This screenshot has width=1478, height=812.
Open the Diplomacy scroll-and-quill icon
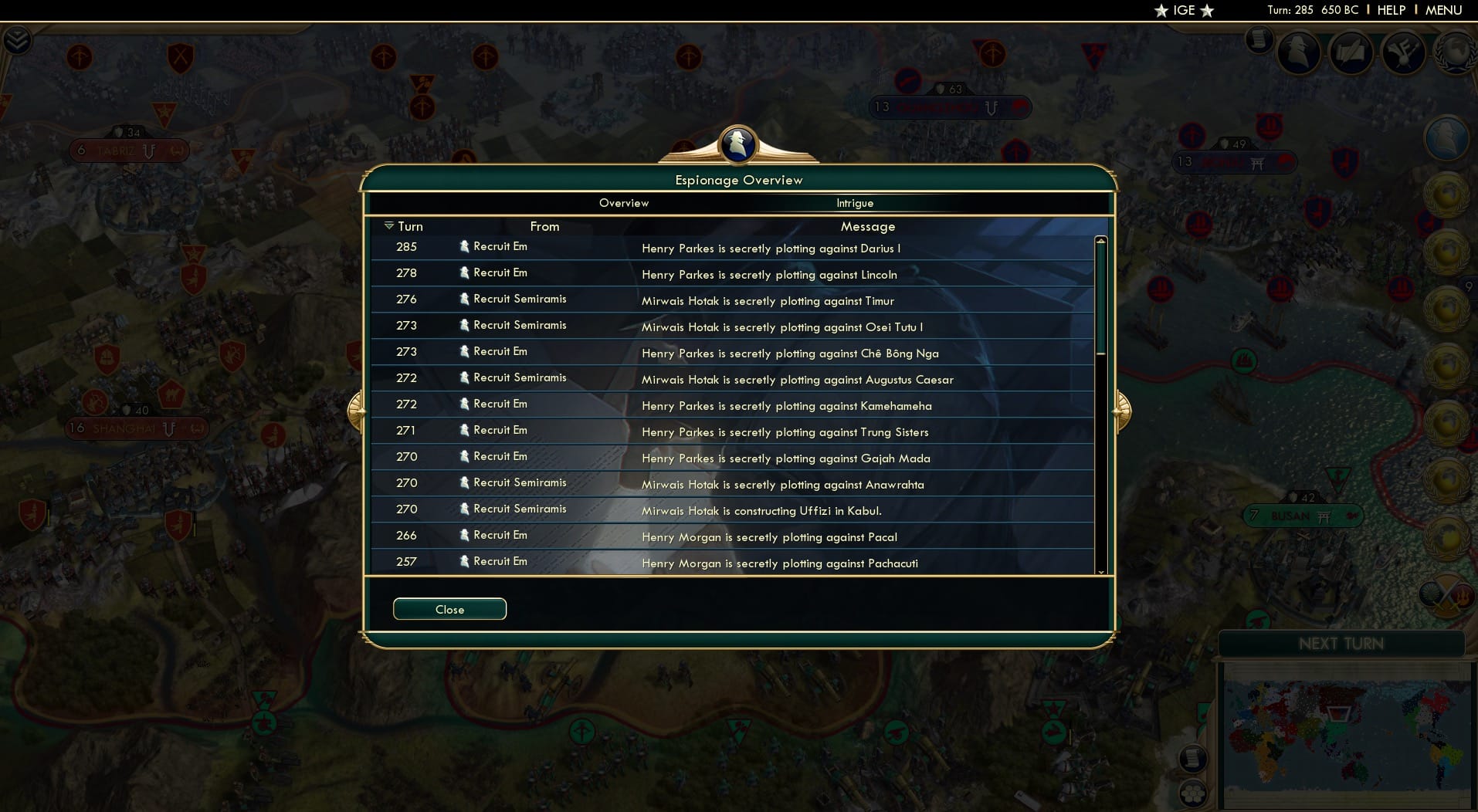[x=1352, y=52]
